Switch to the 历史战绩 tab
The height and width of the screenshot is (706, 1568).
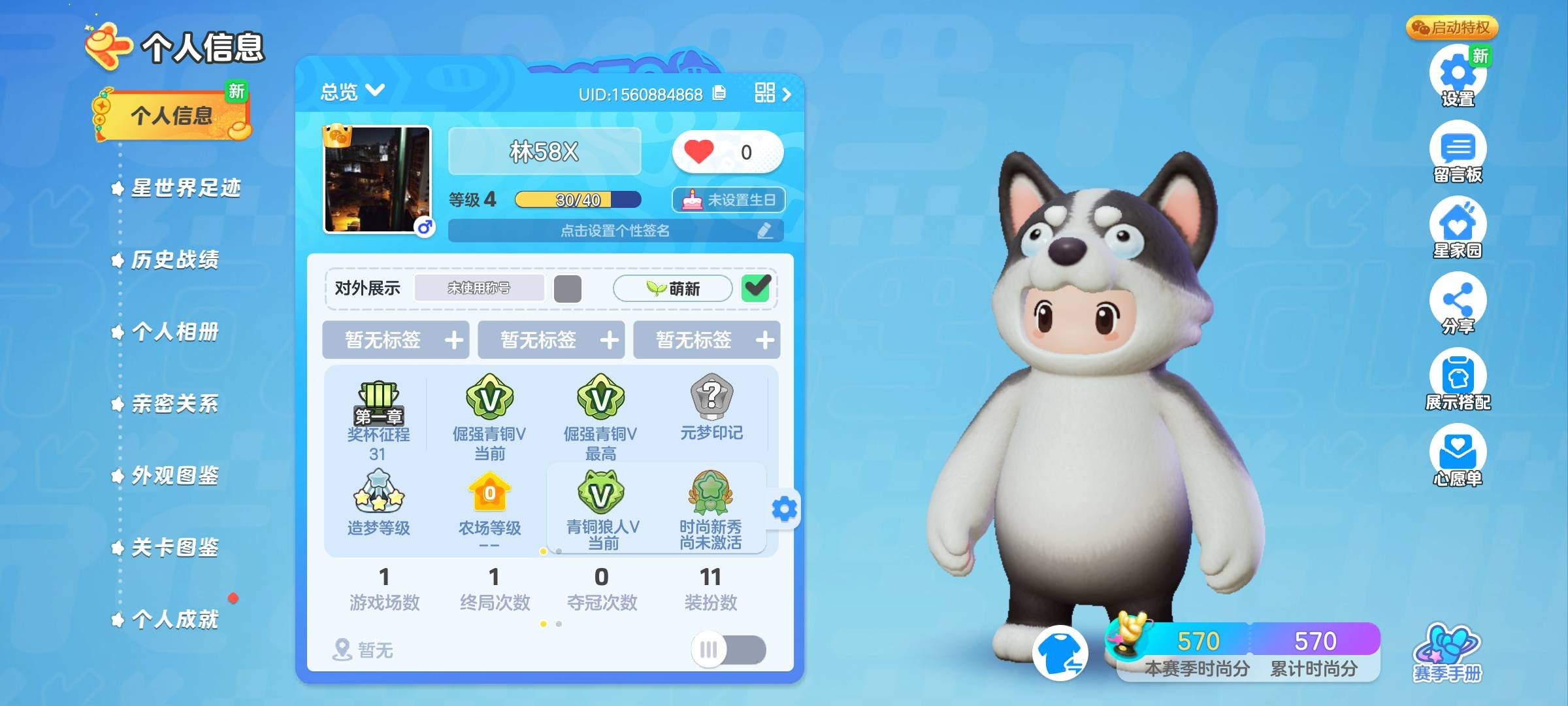coord(174,260)
